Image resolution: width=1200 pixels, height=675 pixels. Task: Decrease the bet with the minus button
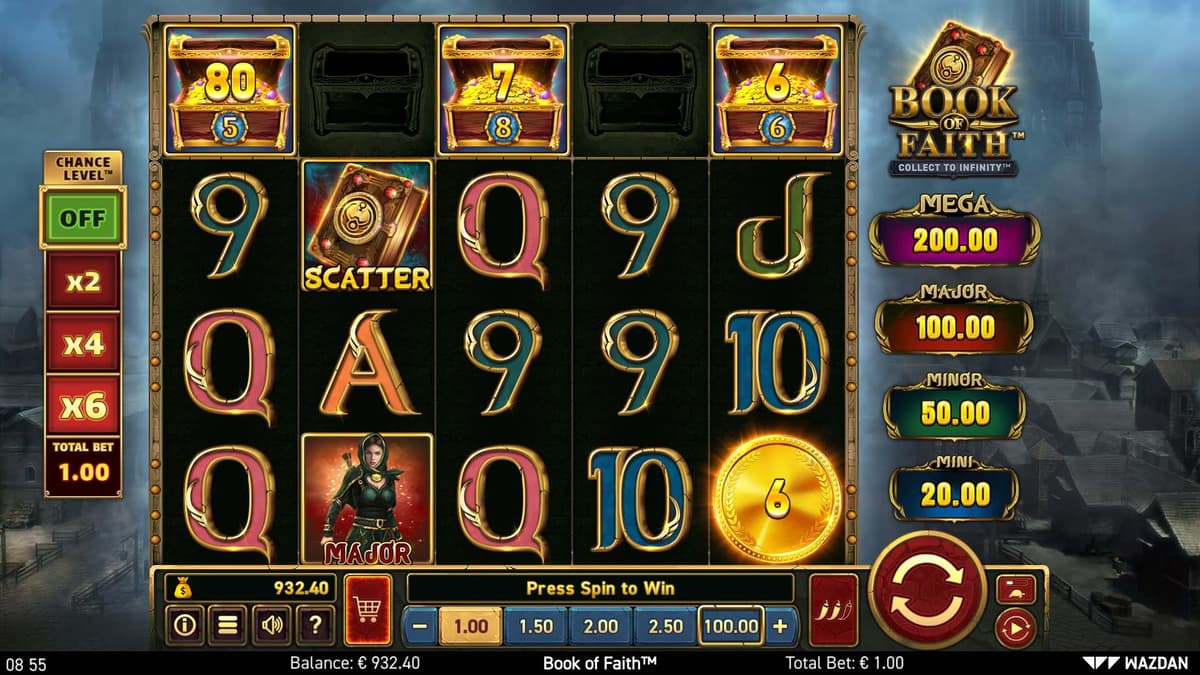[x=421, y=627]
